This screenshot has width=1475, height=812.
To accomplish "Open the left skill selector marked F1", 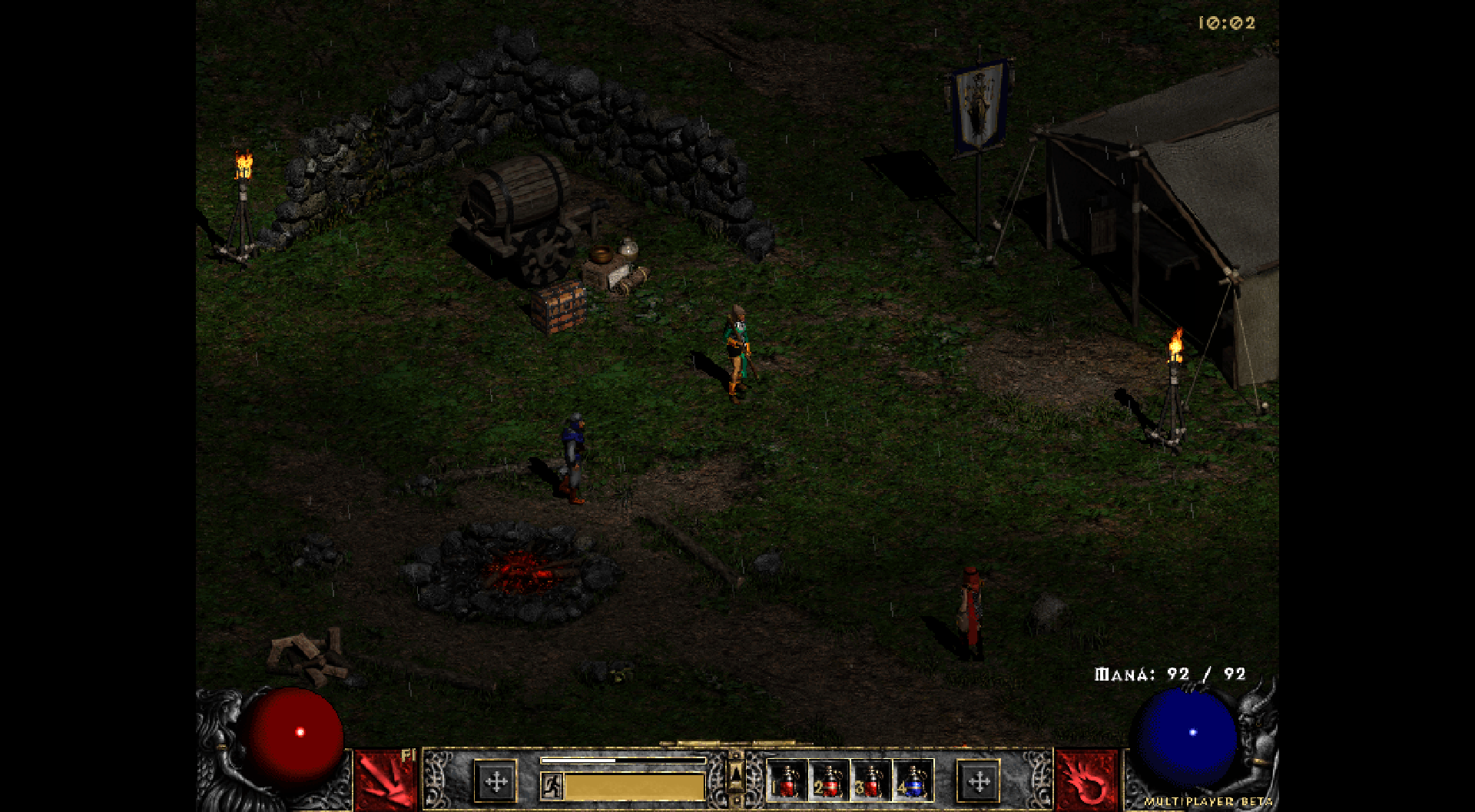I will point(386,780).
